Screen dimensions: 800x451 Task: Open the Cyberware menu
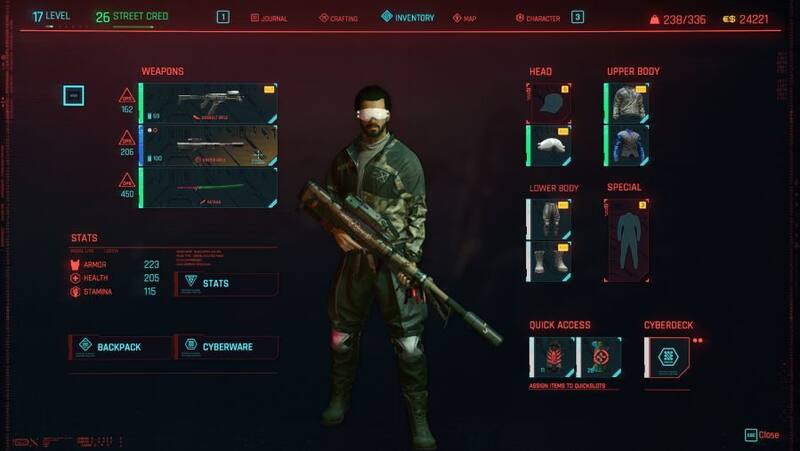click(226, 347)
